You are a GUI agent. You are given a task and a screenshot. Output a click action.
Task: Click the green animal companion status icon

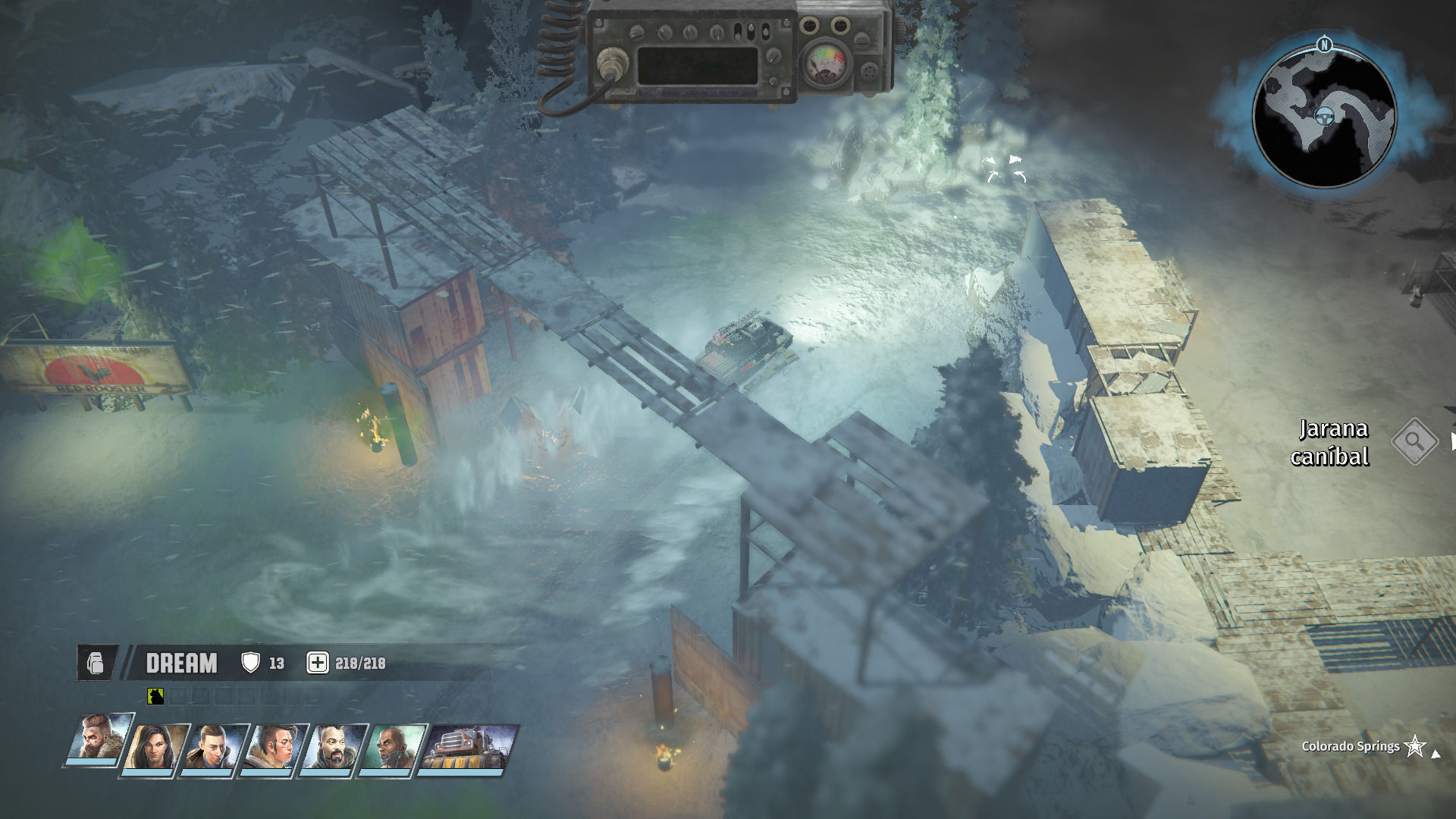(155, 695)
